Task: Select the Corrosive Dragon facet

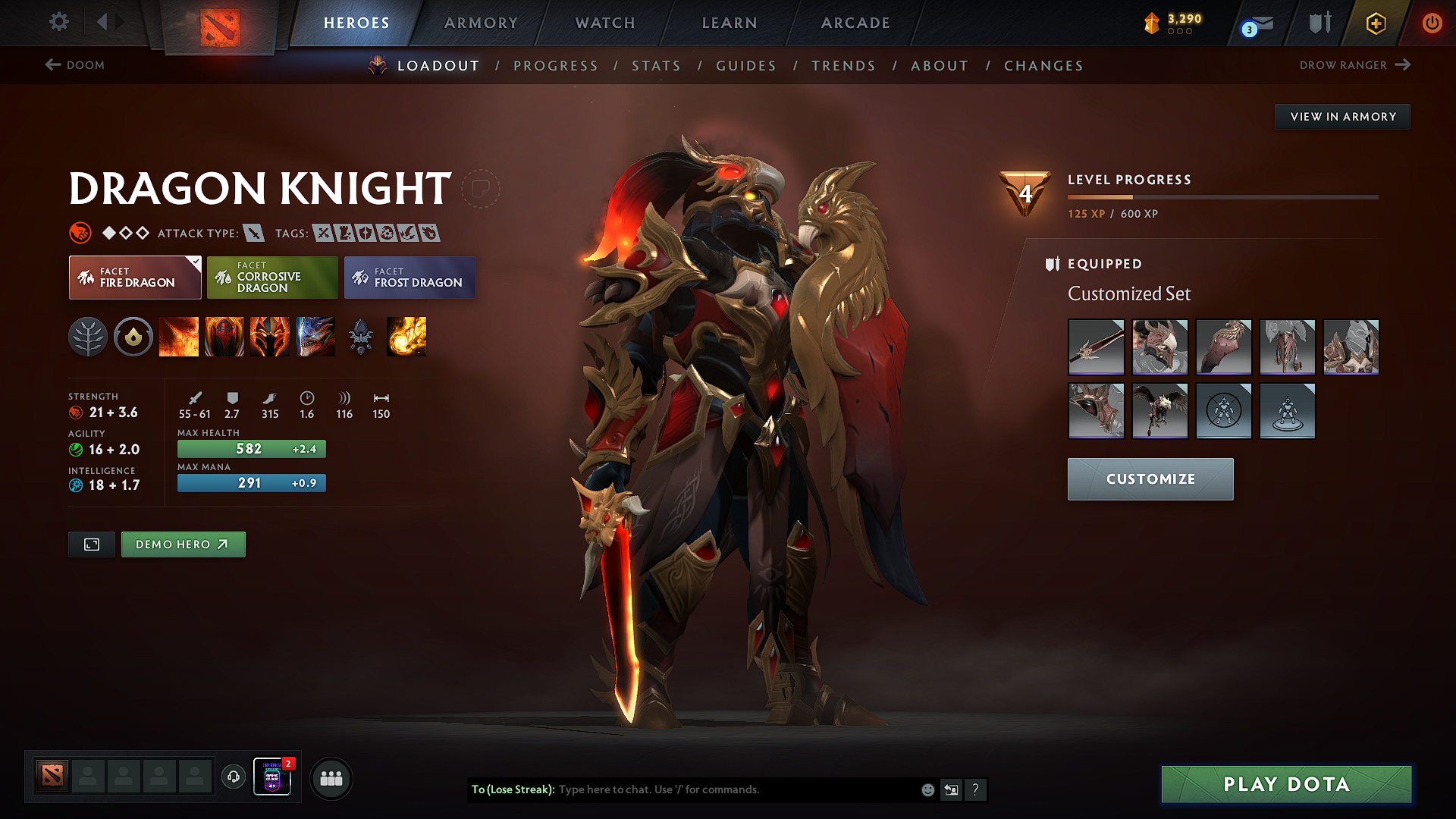Action: point(272,277)
